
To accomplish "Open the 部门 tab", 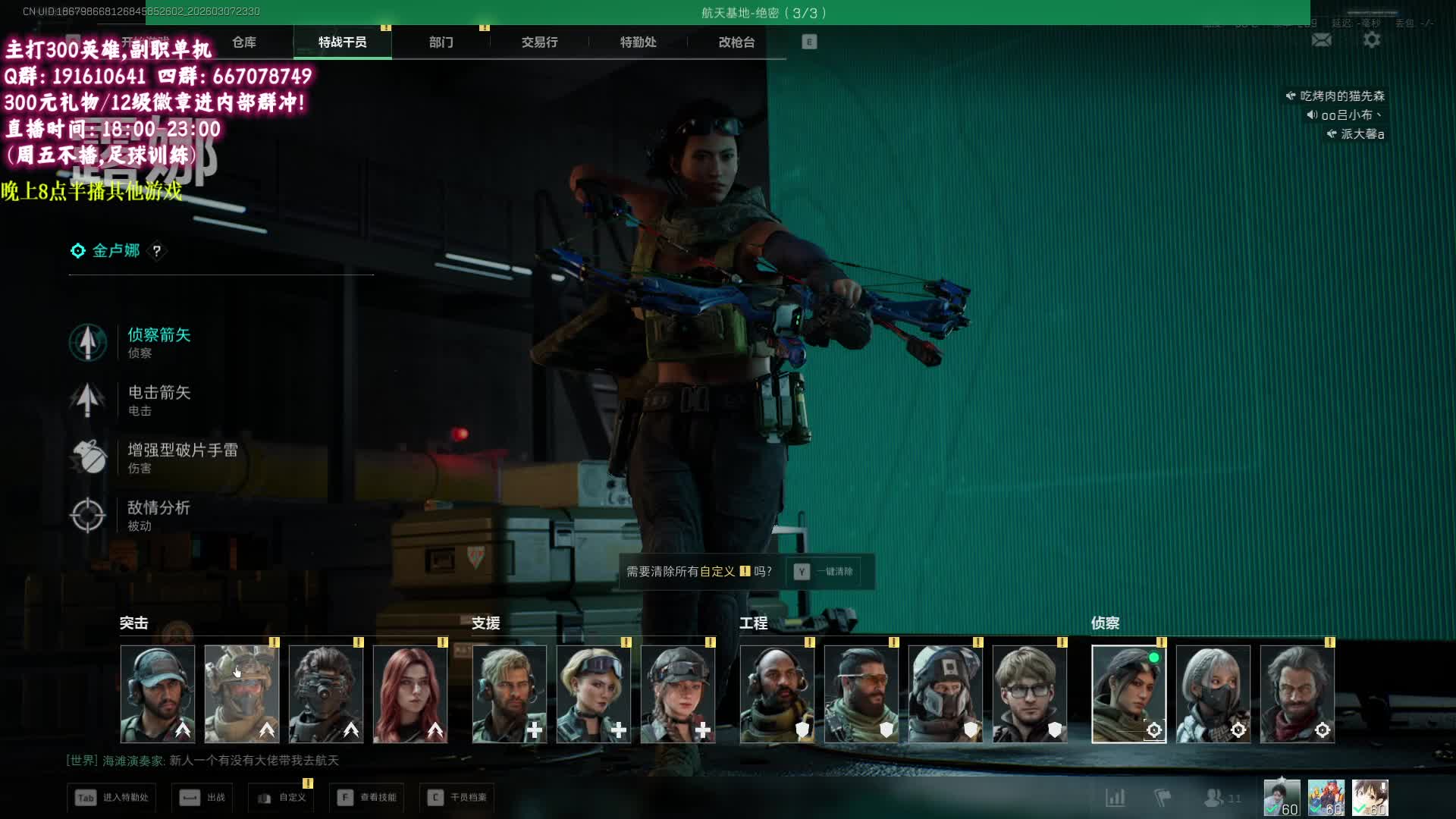I will (x=441, y=42).
